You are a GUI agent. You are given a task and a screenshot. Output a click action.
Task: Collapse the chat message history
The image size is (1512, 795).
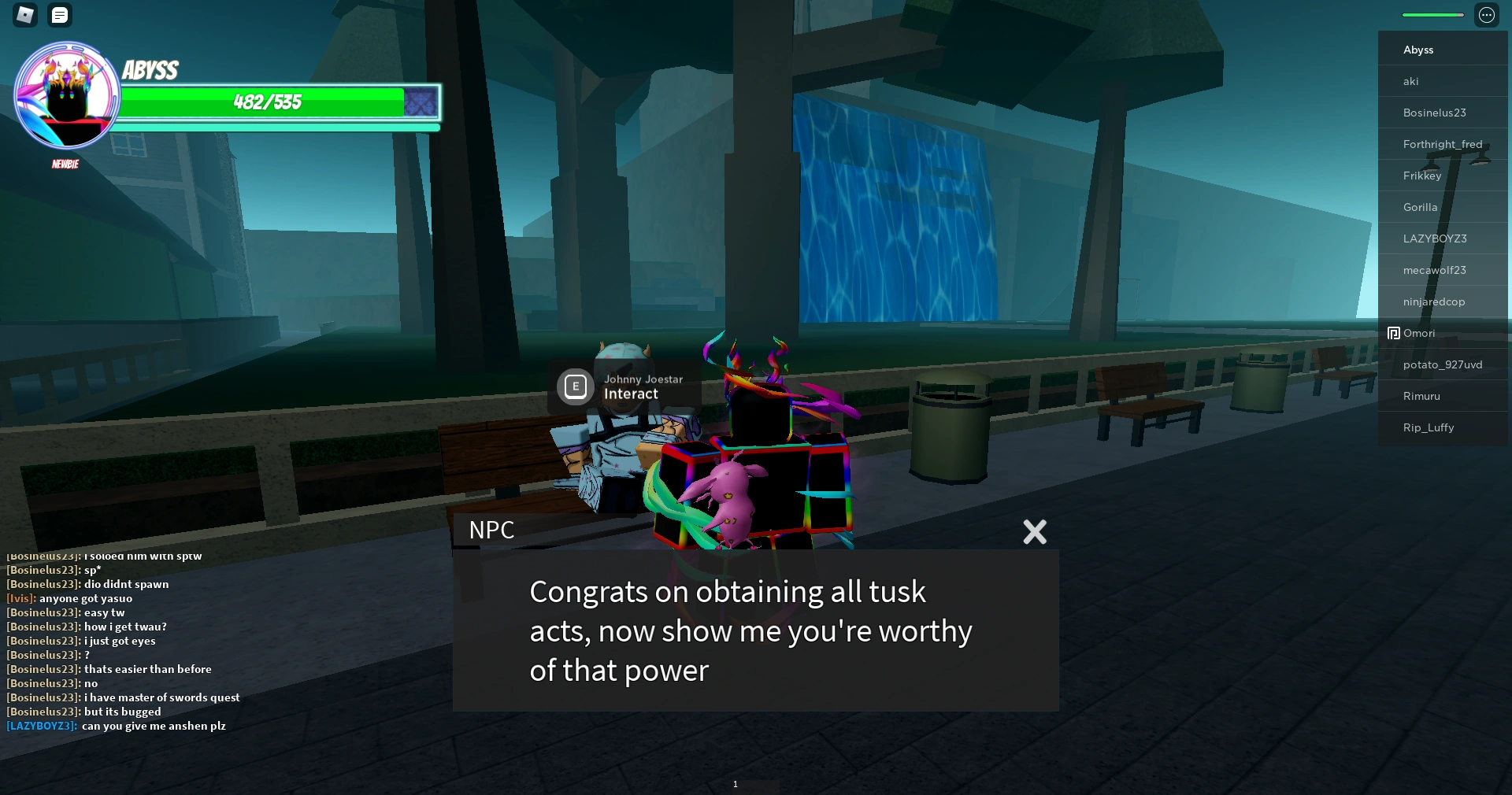click(x=60, y=15)
